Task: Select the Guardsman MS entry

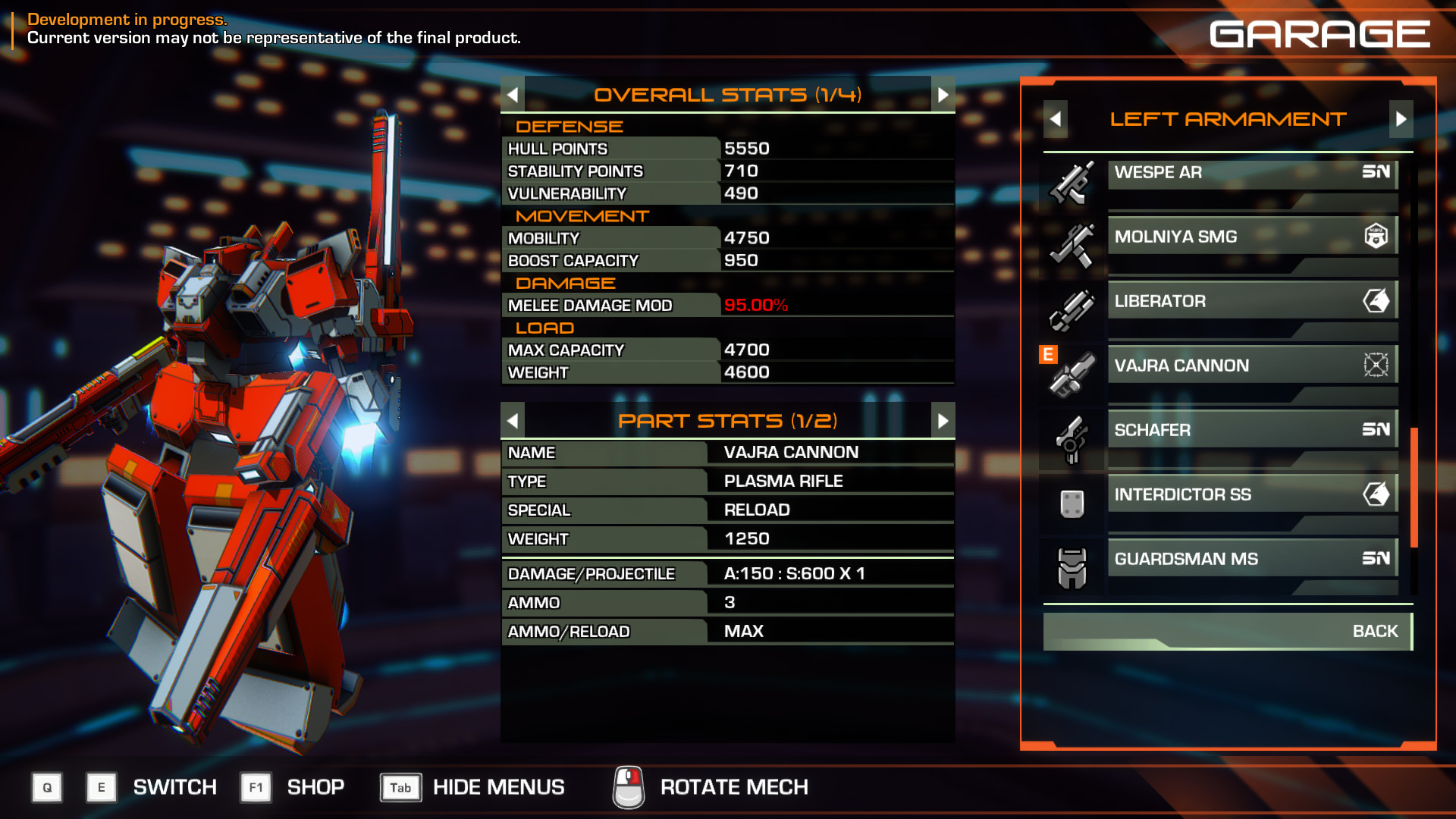Action: tap(1251, 560)
